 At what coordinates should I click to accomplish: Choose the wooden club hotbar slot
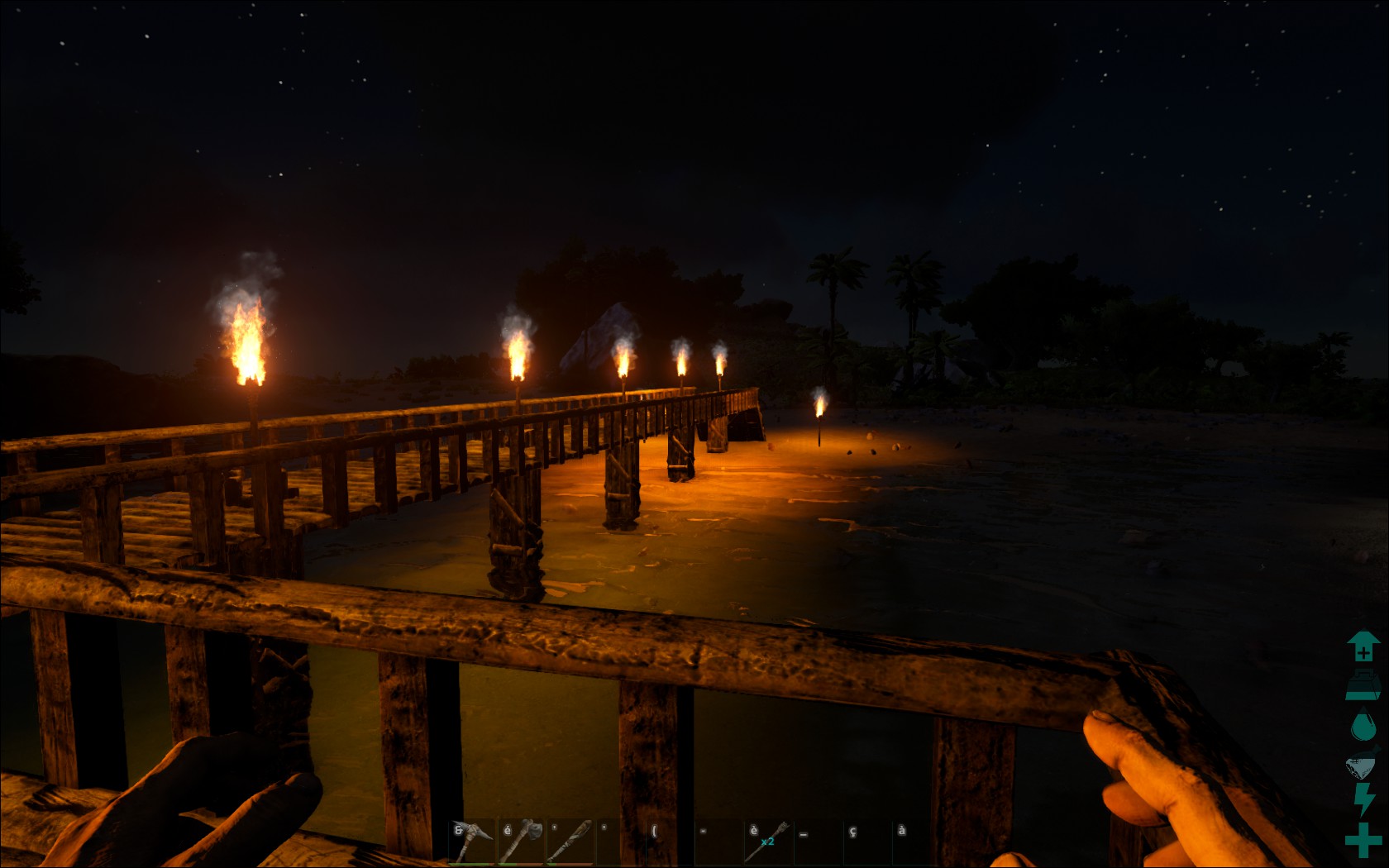click(x=570, y=842)
